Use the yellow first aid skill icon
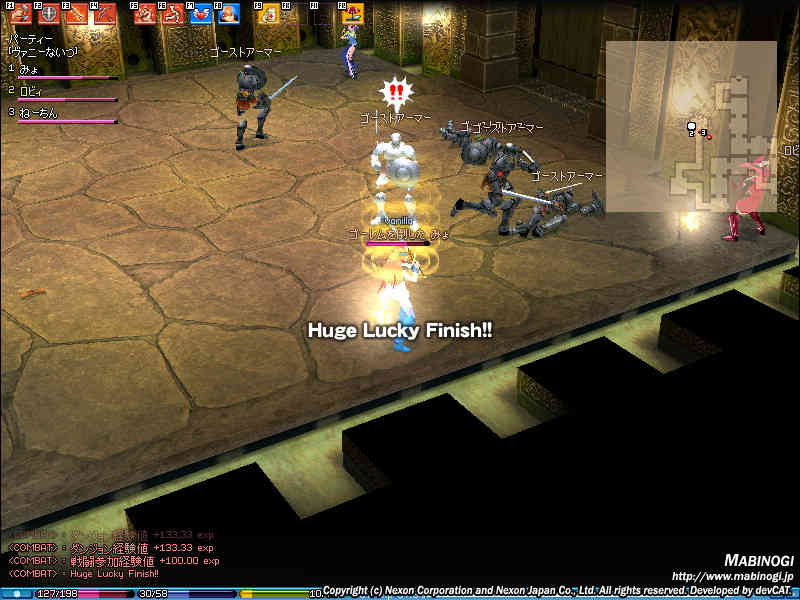Screen dimensions: 800x600 268,14
